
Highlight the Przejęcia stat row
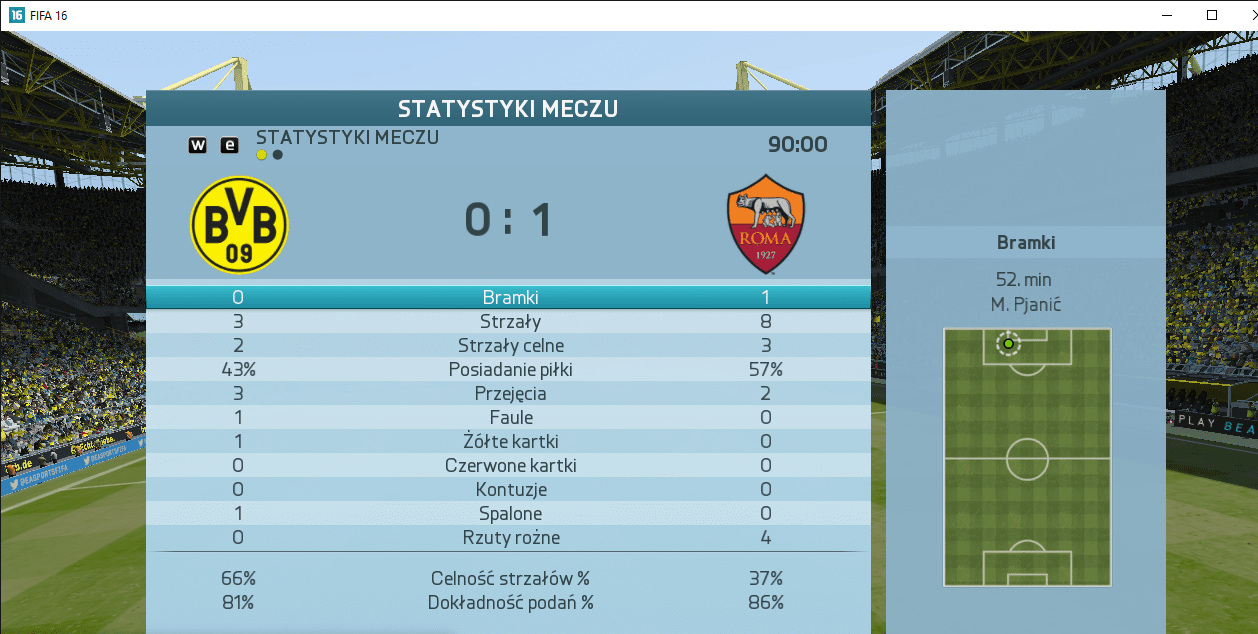click(510, 393)
